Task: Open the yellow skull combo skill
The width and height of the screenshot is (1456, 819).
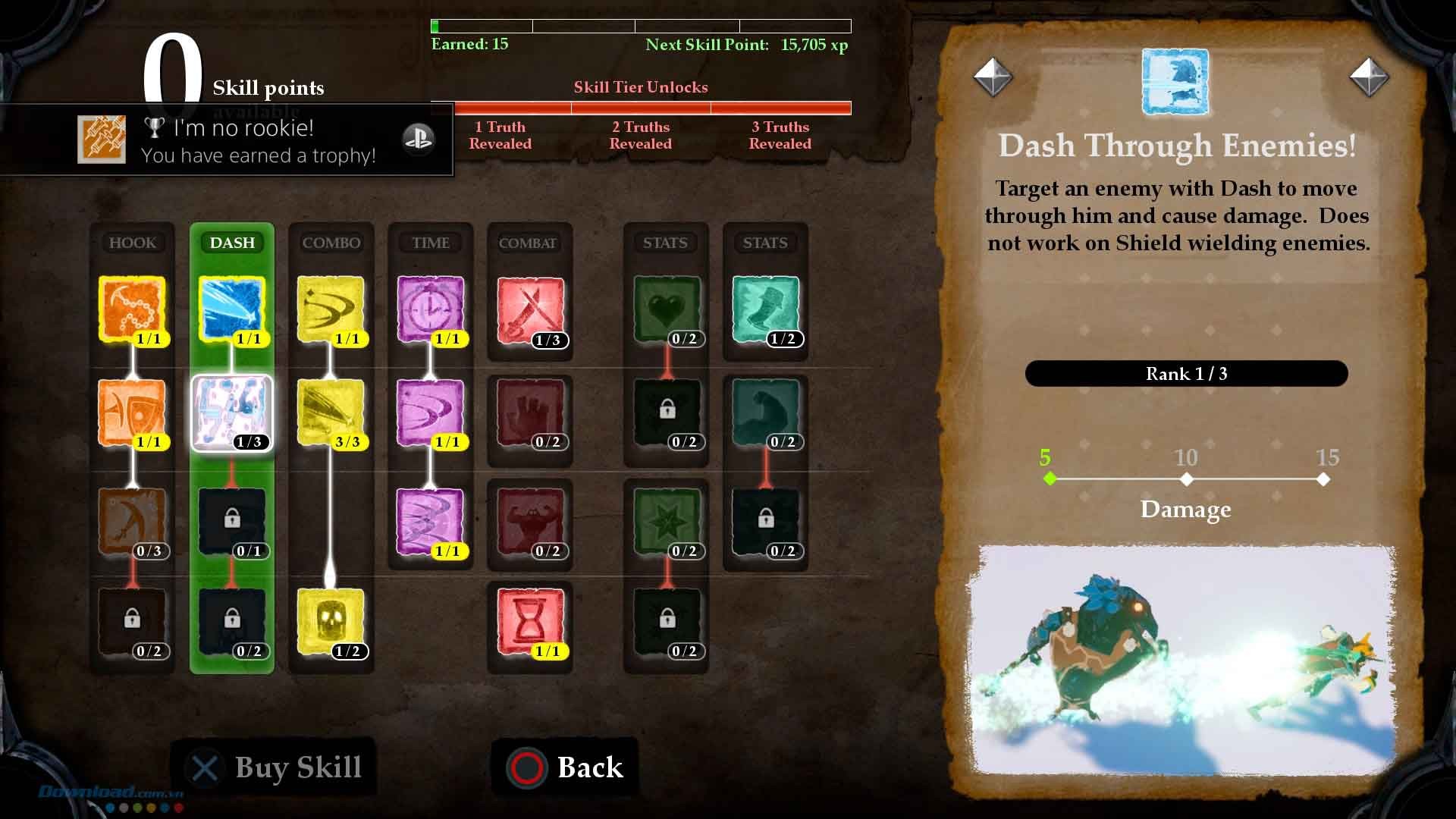Action: [331, 620]
